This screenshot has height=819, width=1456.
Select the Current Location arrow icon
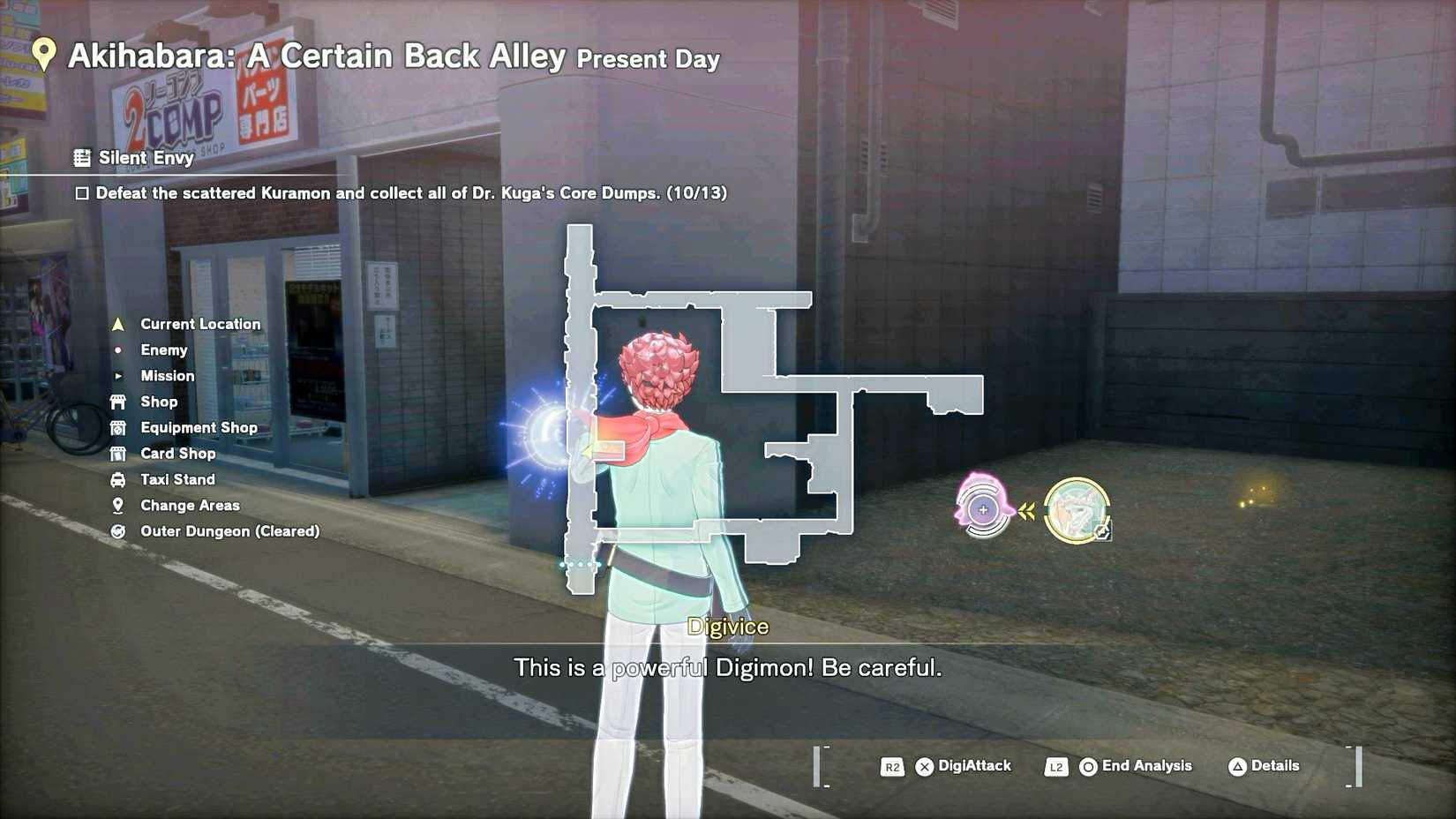pyautogui.click(x=119, y=323)
